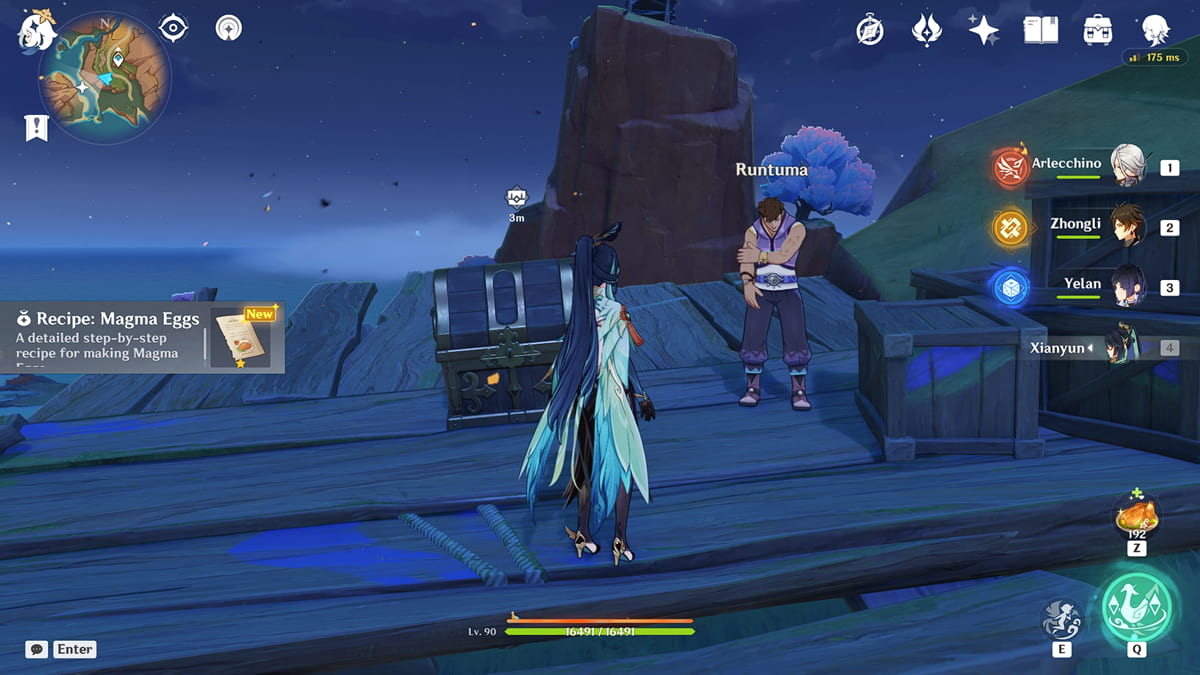
Task: Open the circular minimap
Action: [104, 78]
